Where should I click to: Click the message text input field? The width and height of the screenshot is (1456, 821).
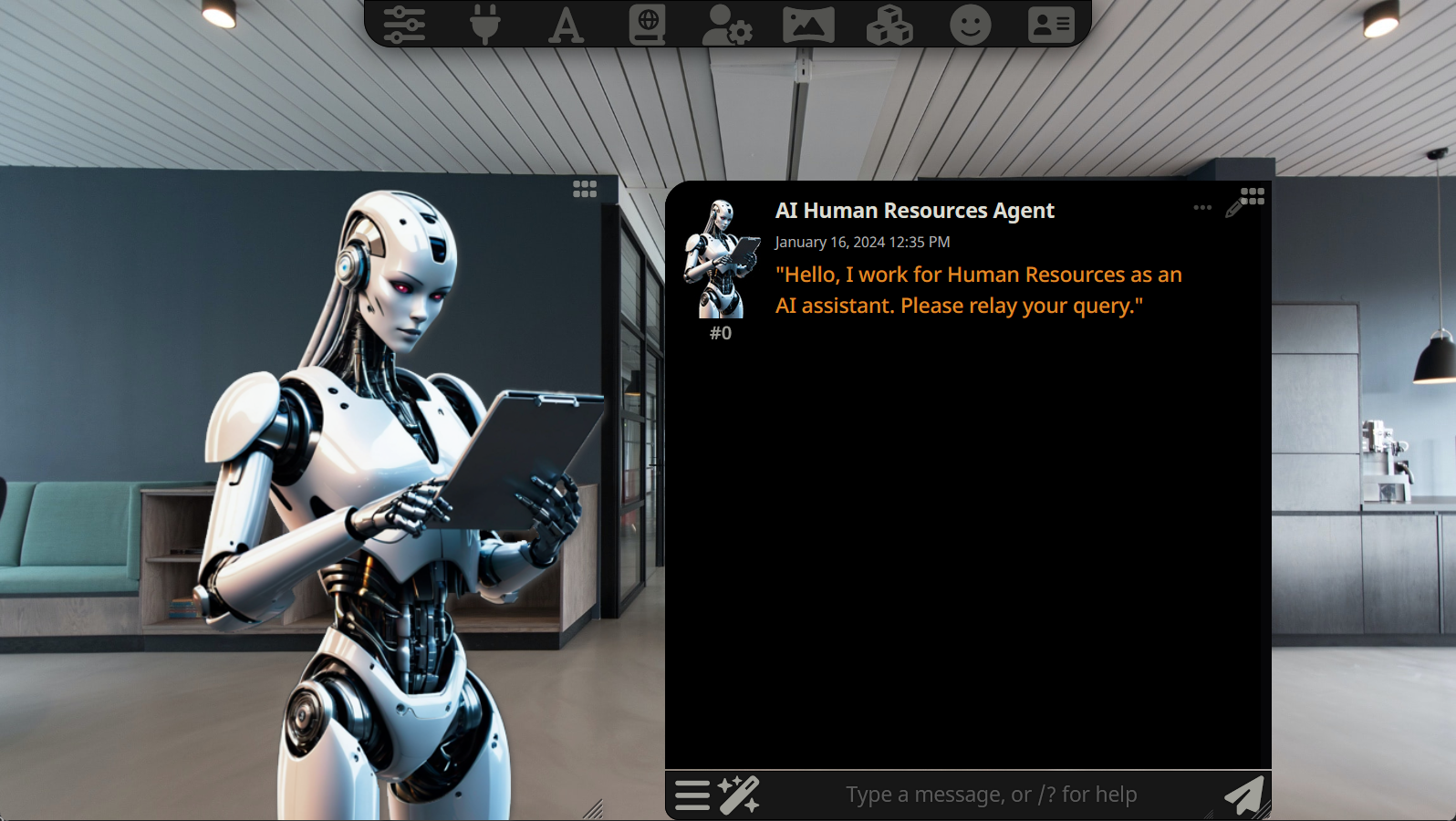pyautogui.click(x=991, y=795)
